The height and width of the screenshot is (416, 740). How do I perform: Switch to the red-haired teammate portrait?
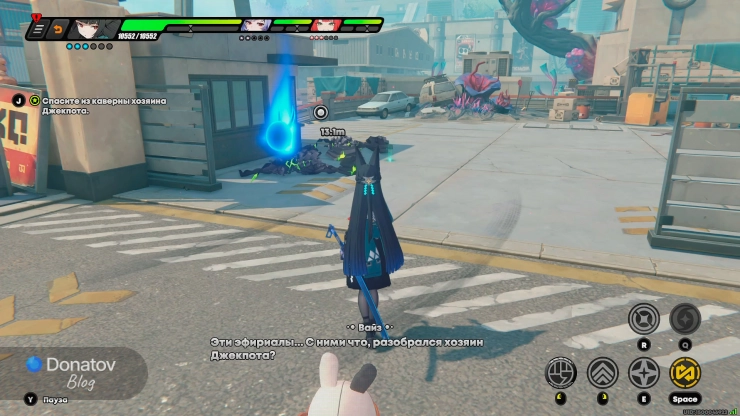tap(324, 25)
